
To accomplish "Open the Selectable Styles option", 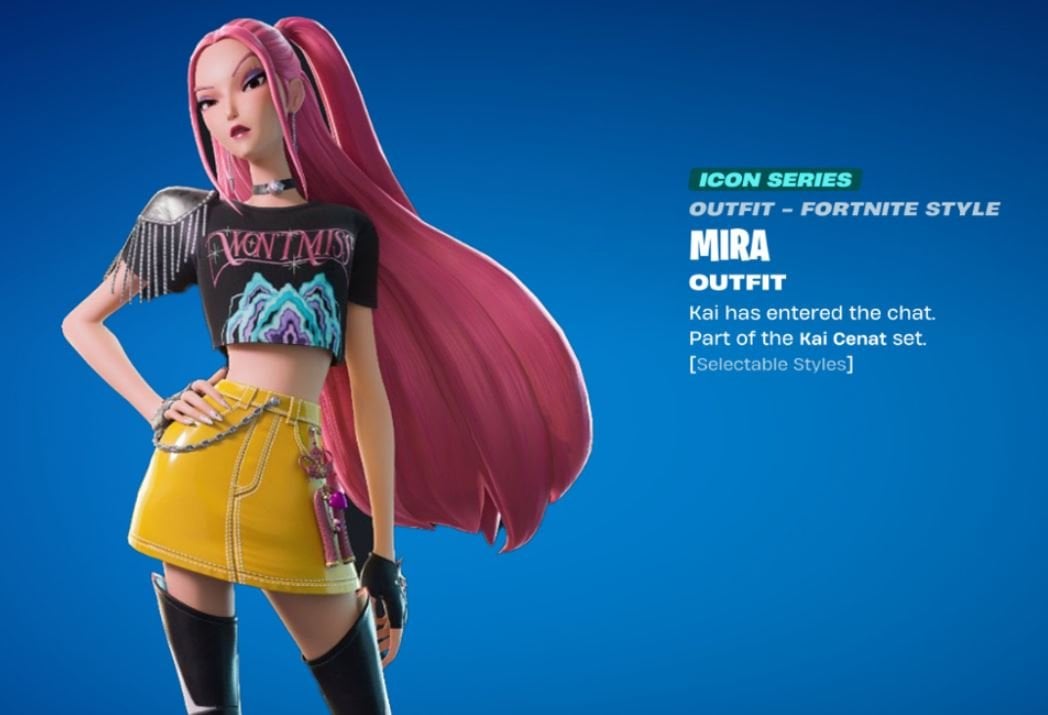I will click(770, 364).
